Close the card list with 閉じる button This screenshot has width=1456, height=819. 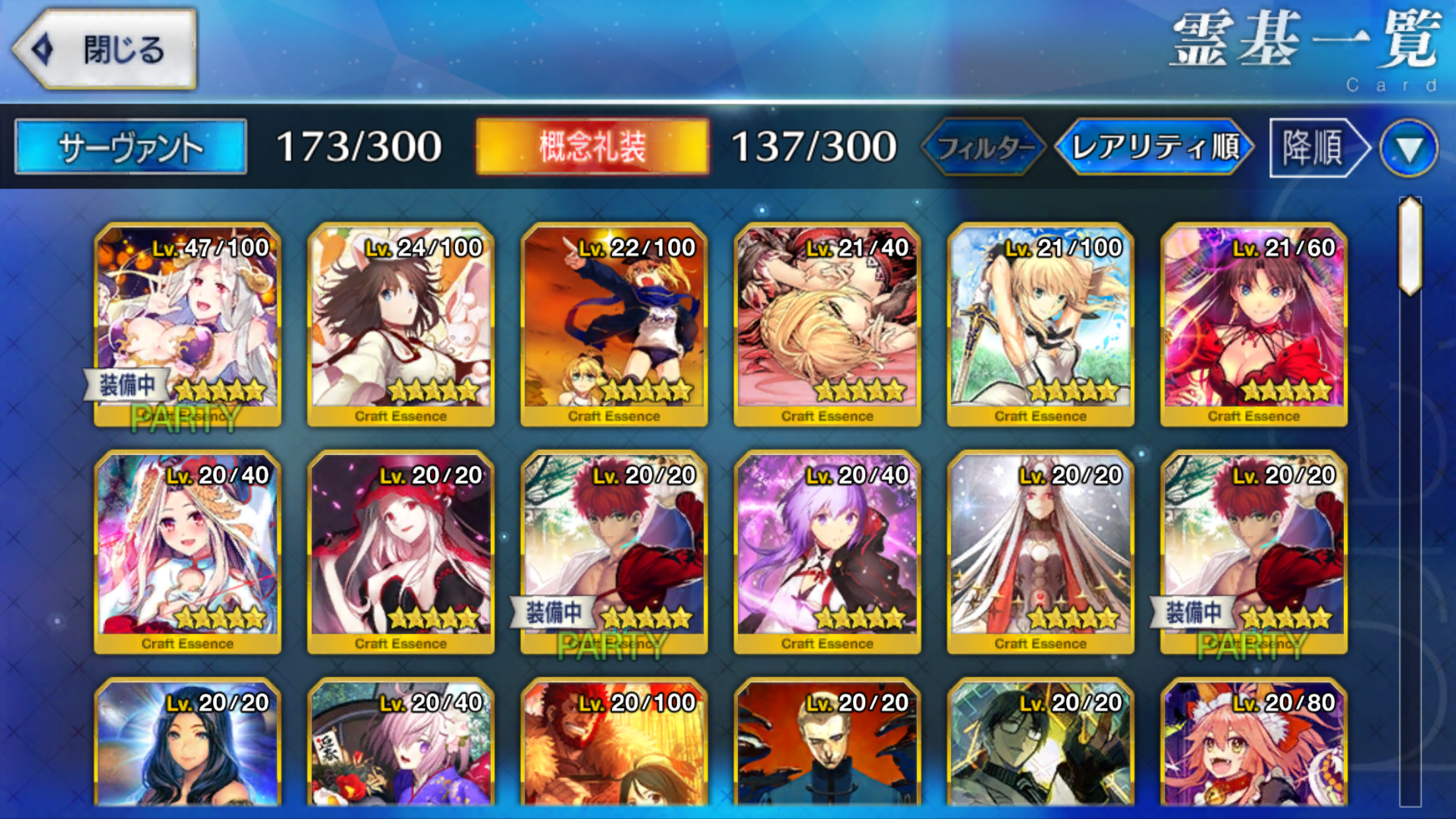tap(106, 49)
